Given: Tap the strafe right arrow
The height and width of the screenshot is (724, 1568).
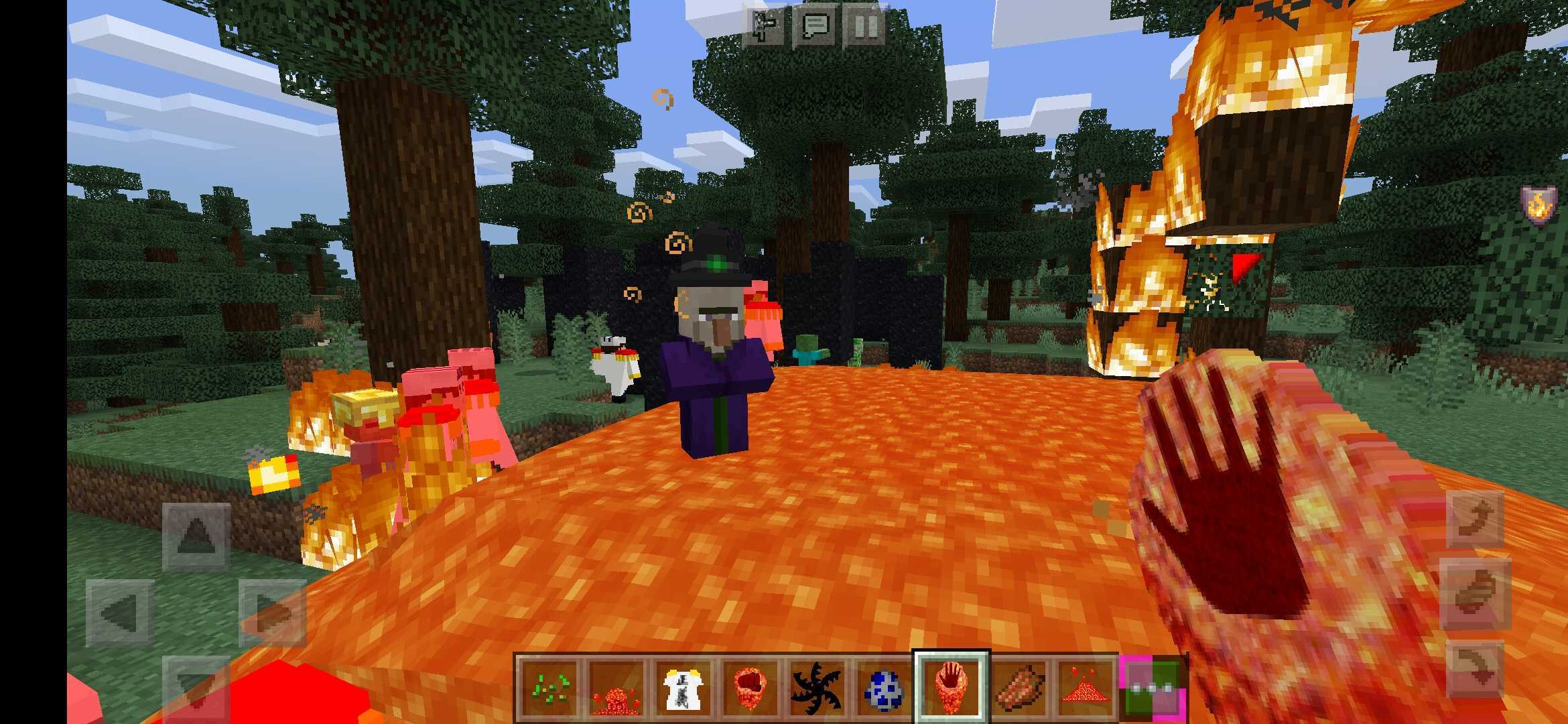Looking at the screenshot, I should click(273, 612).
